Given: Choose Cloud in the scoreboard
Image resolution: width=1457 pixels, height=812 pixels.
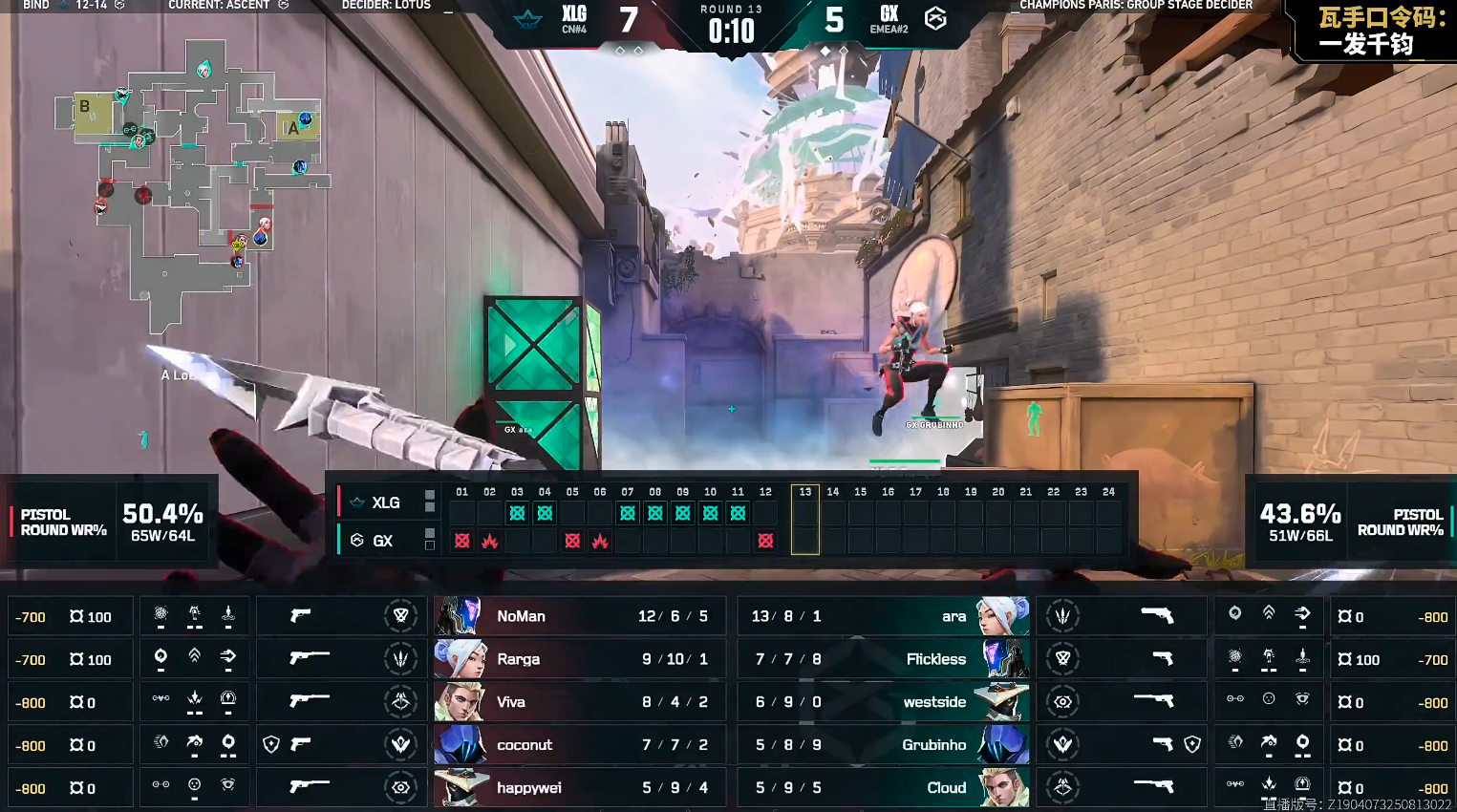Looking at the screenshot, I should click(883, 788).
